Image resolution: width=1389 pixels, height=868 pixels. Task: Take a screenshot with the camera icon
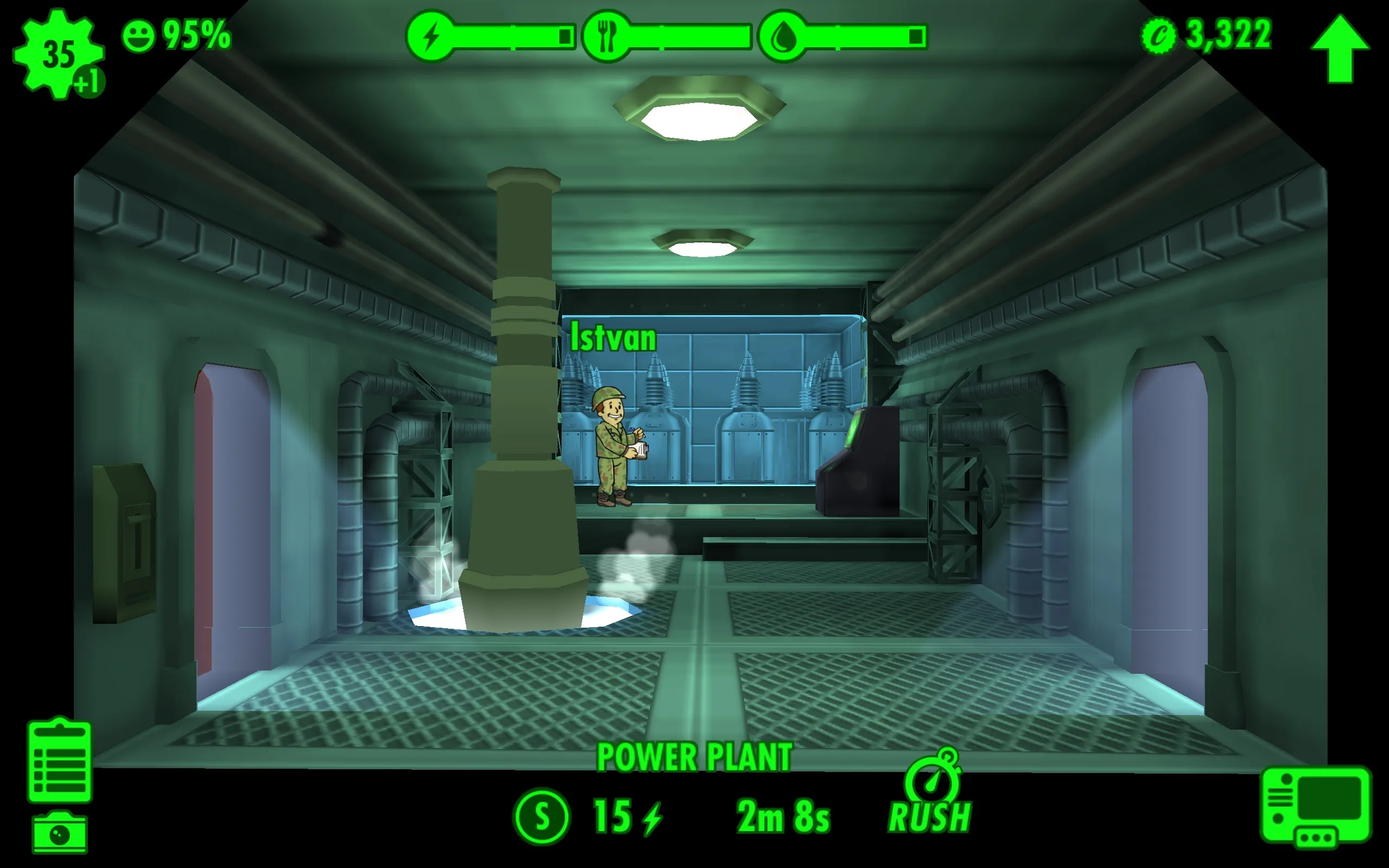(60, 832)
